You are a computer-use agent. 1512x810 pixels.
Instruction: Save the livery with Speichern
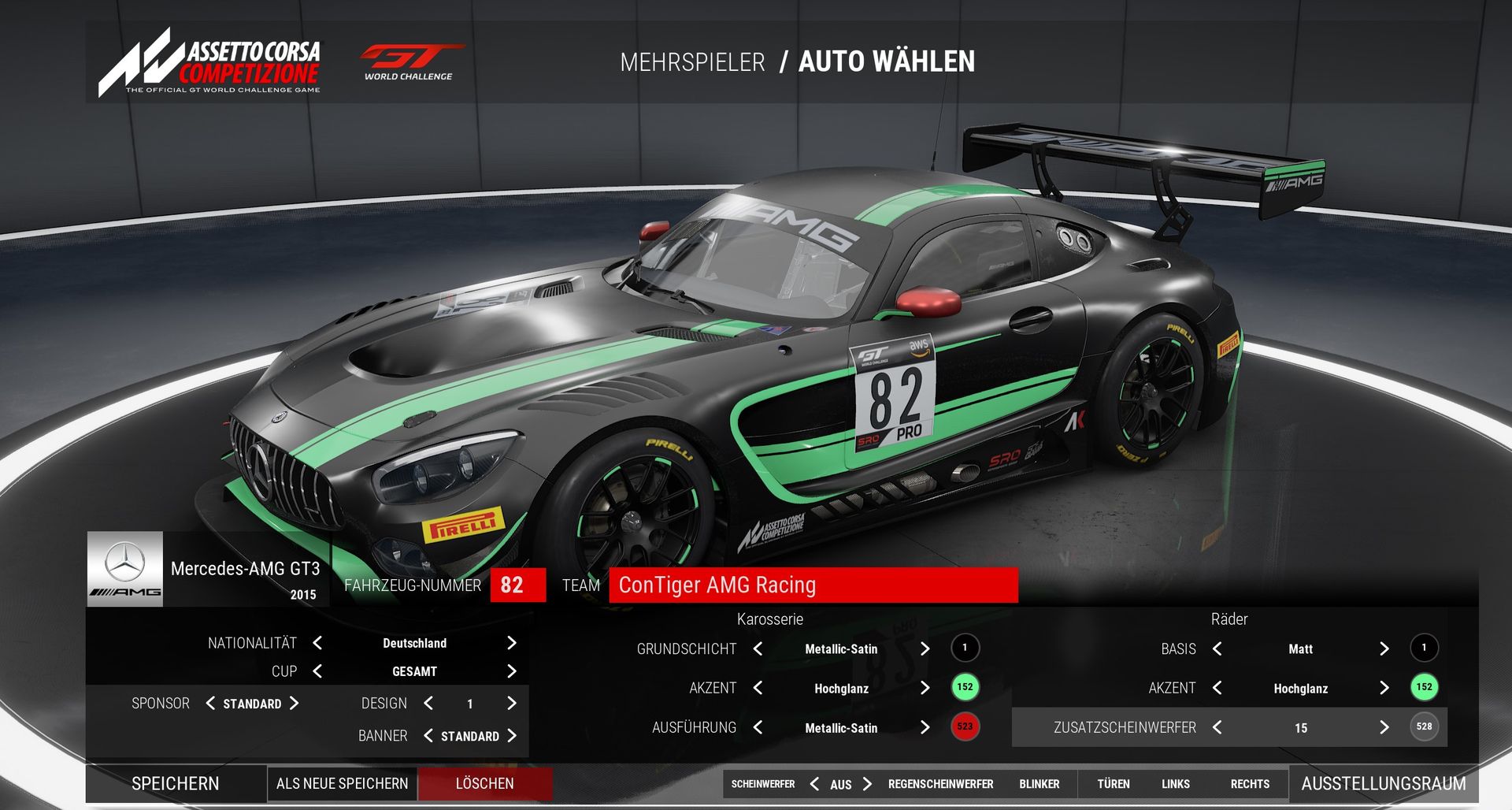pos(176,783)
